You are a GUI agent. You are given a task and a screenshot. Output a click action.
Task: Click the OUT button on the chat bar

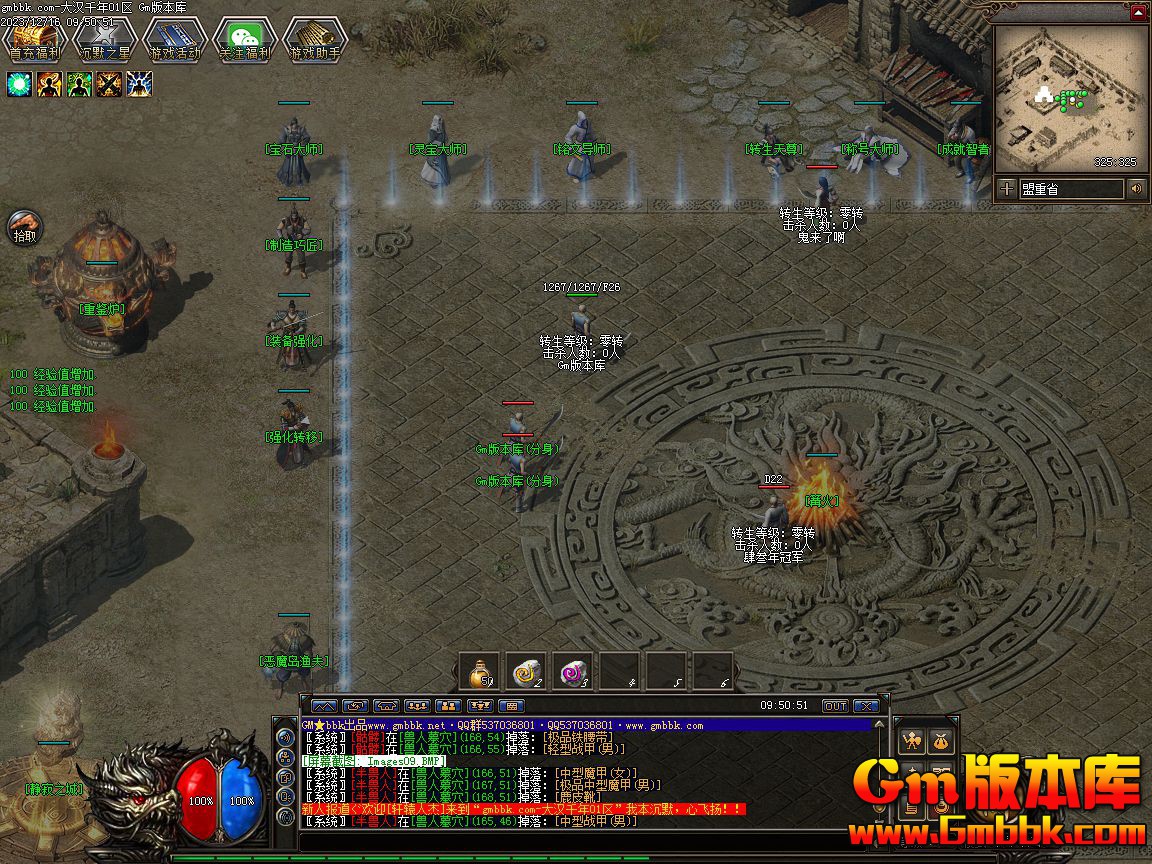[x=835, y=706]
